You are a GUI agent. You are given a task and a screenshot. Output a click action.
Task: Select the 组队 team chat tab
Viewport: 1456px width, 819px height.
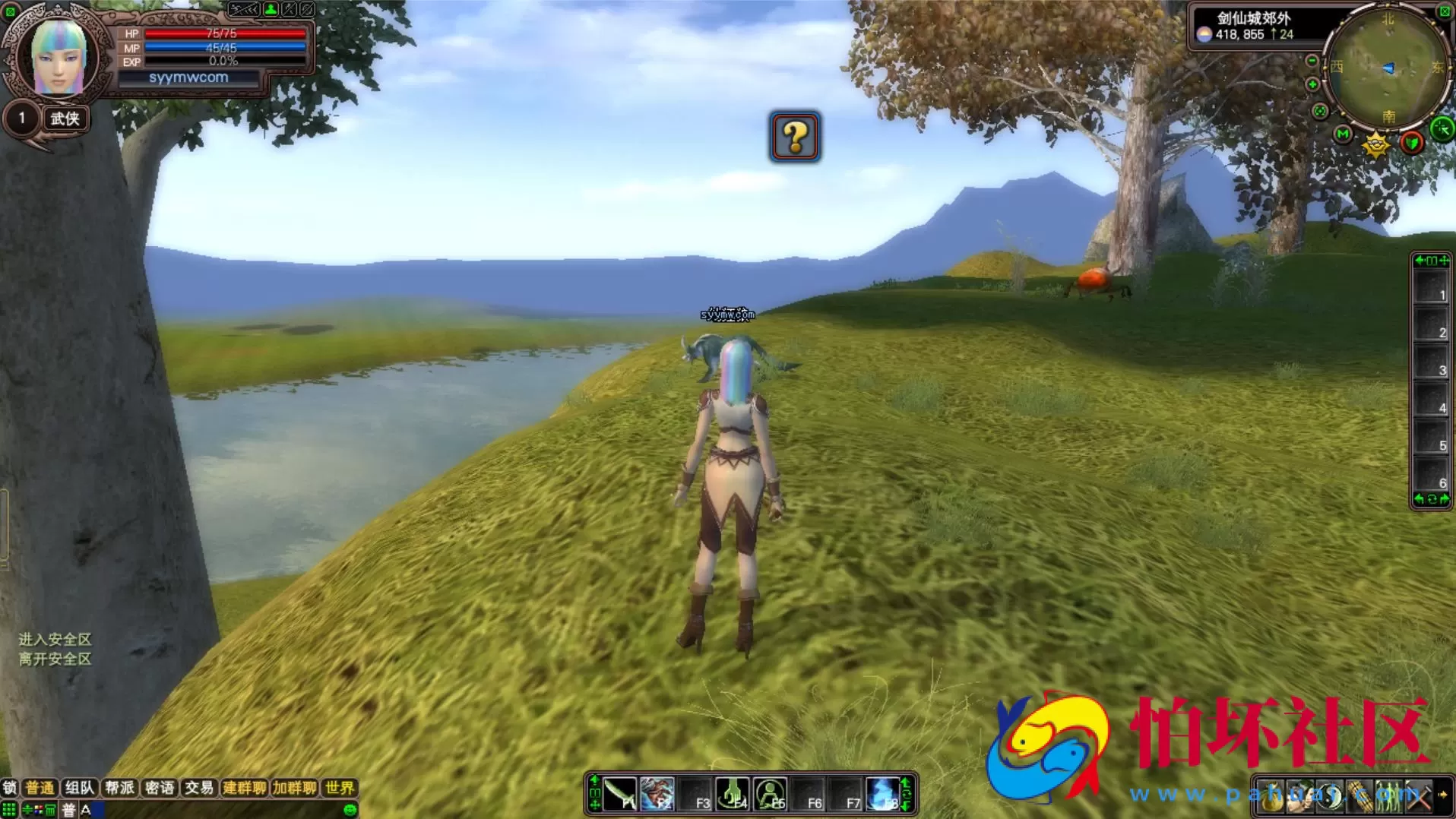(79, 788)
